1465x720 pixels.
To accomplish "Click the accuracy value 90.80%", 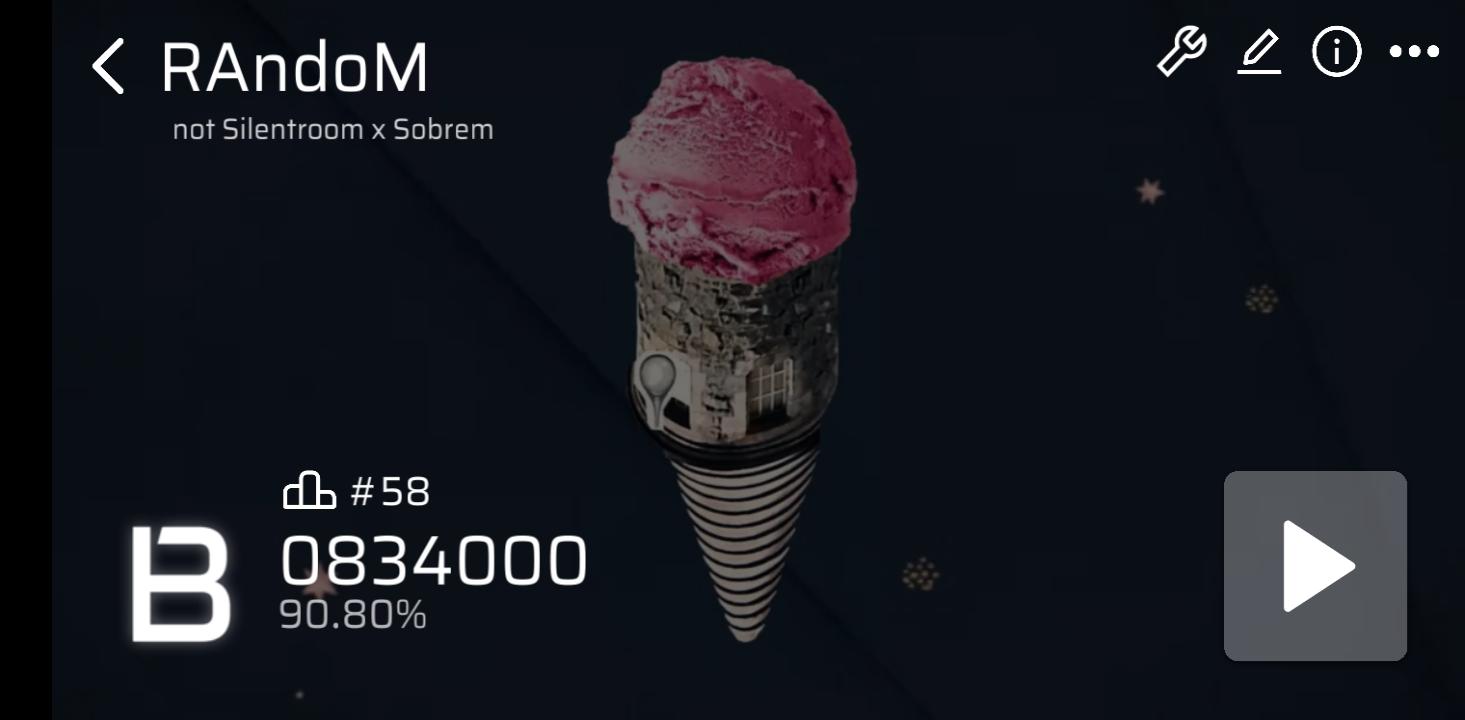I will tap(354, 615).
